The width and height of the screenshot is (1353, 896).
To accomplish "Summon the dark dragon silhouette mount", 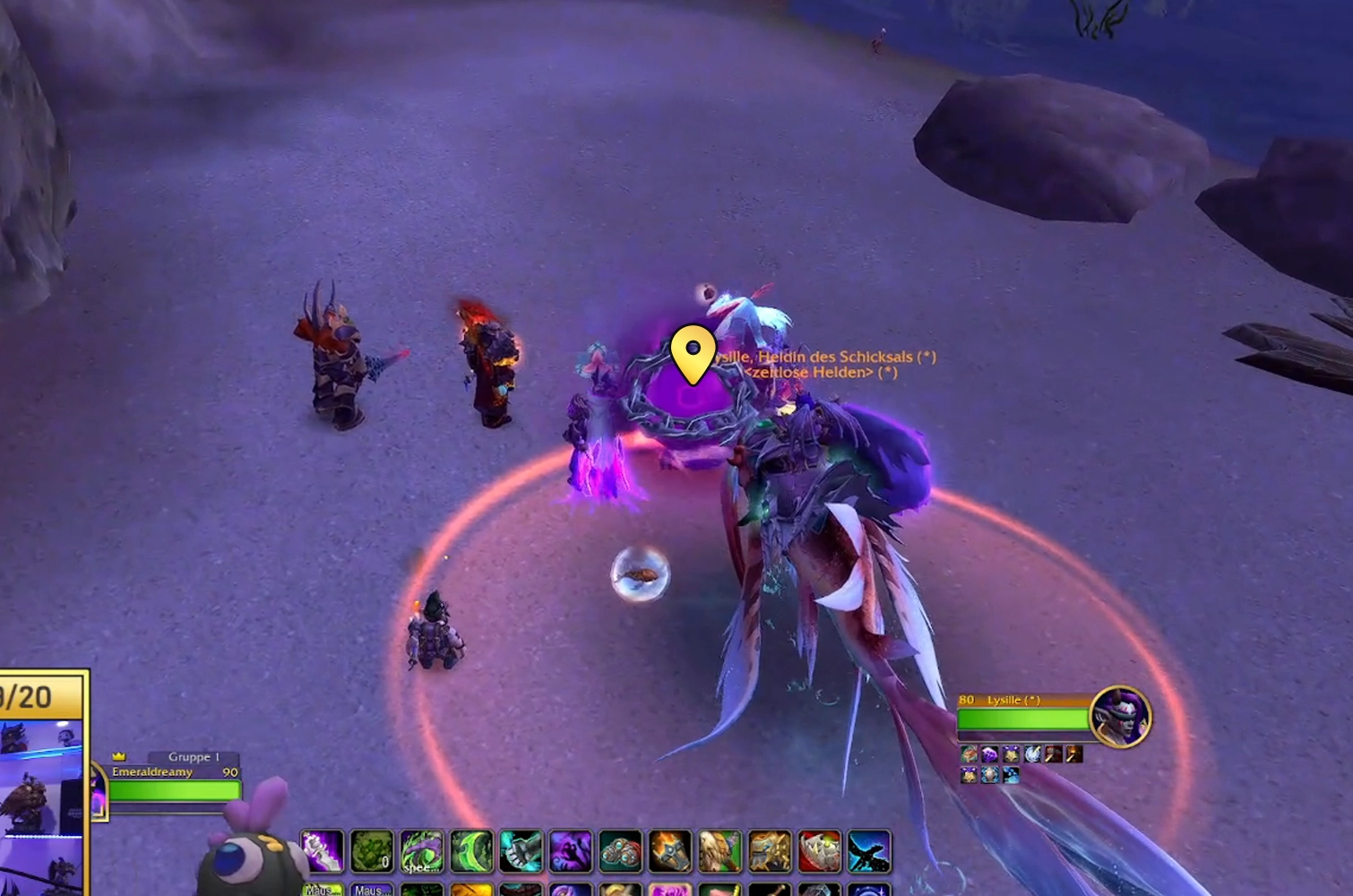I will (x=869, y=851).
